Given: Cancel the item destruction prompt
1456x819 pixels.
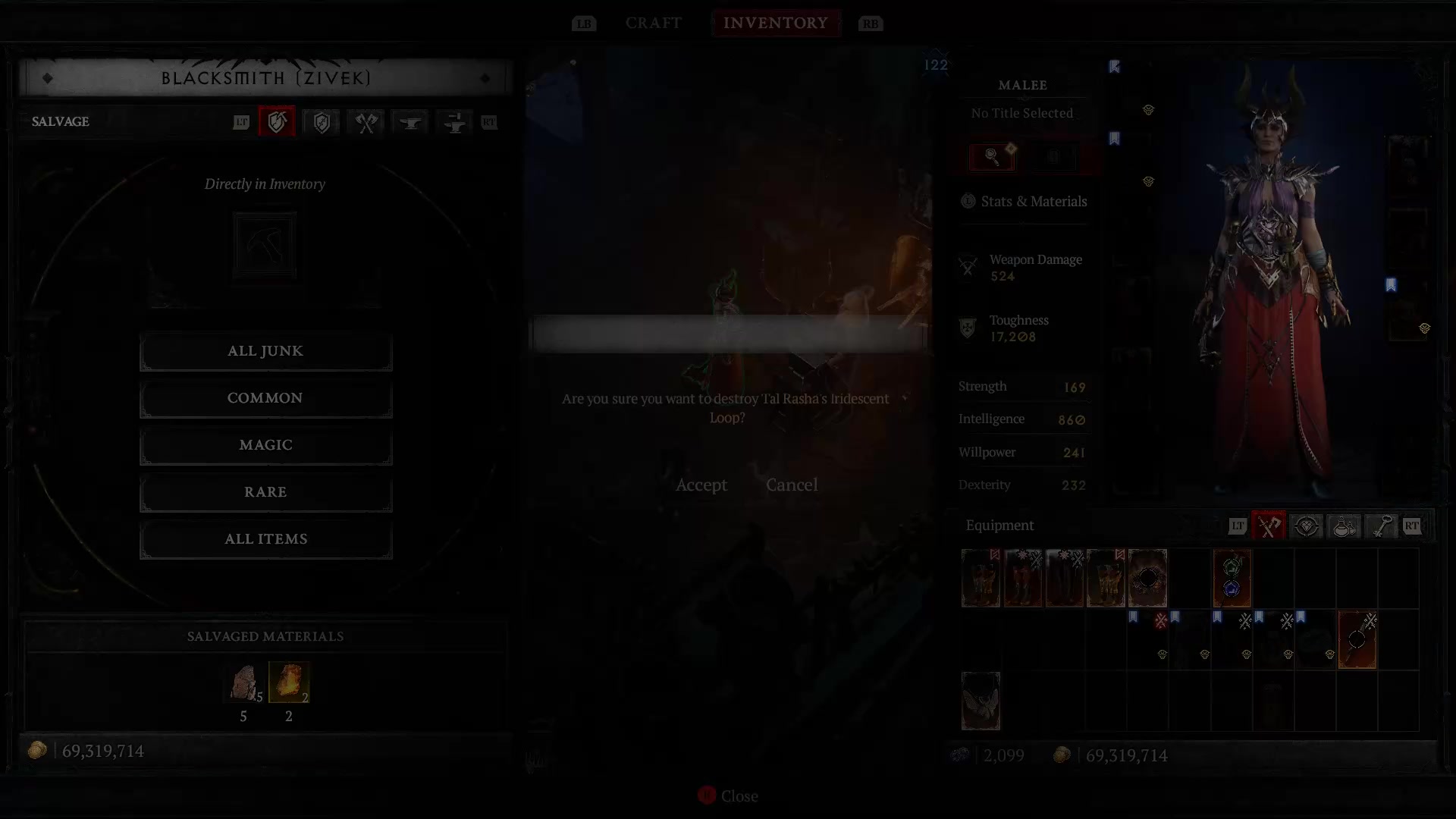Looking at the screenshot, I should click(792, 485).
